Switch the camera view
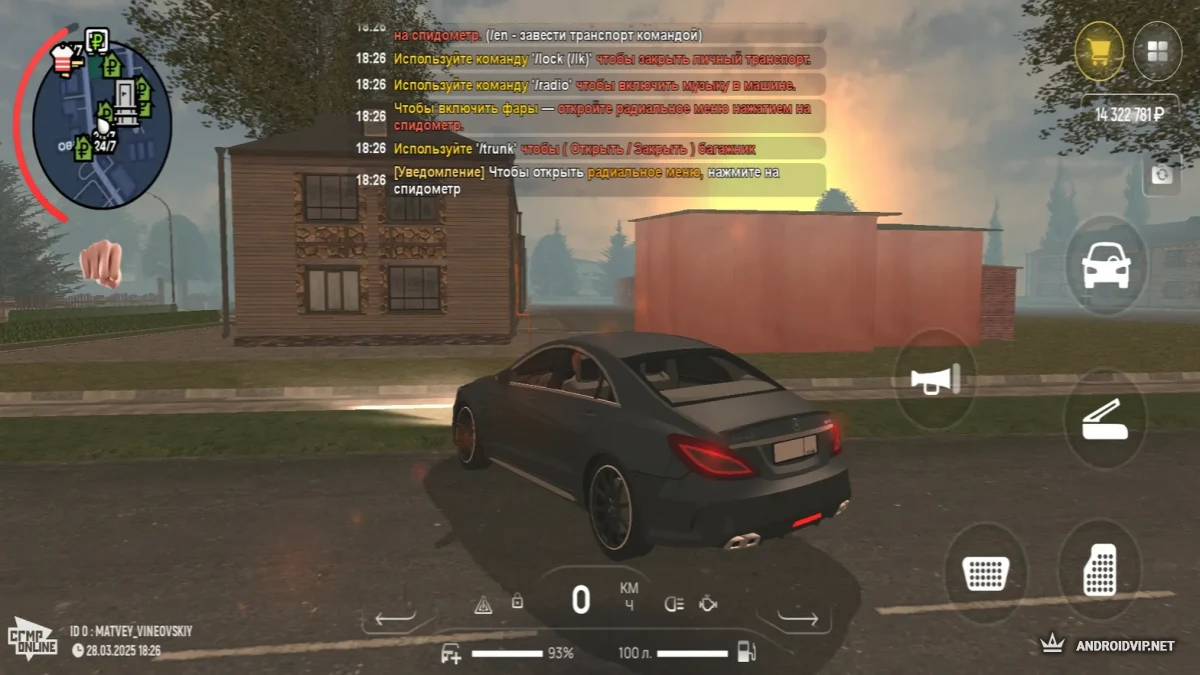Viewport: 1200px width, 675px height. tap(1161, 174)
